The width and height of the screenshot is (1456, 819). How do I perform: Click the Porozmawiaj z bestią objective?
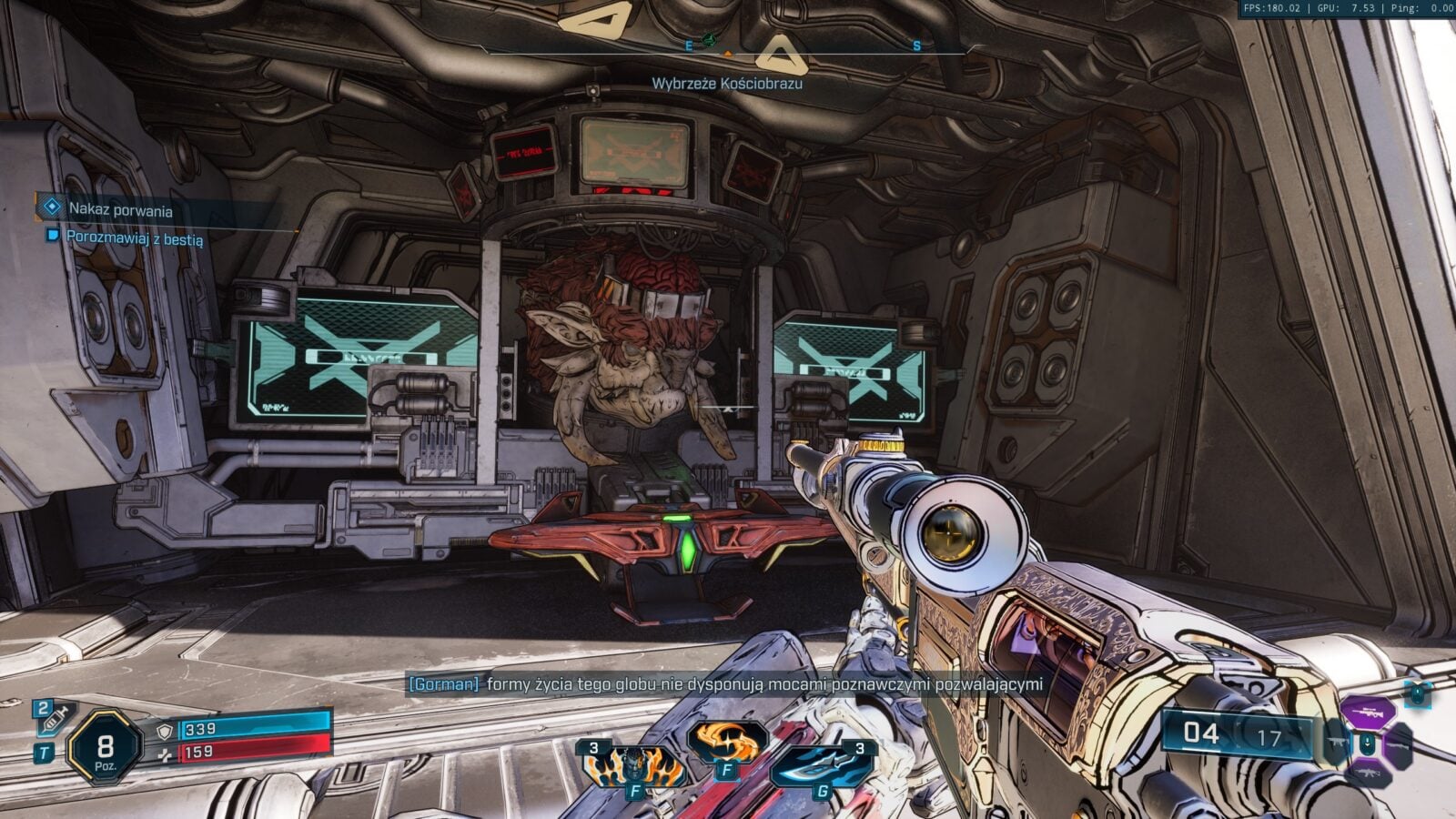pos(134,238)
